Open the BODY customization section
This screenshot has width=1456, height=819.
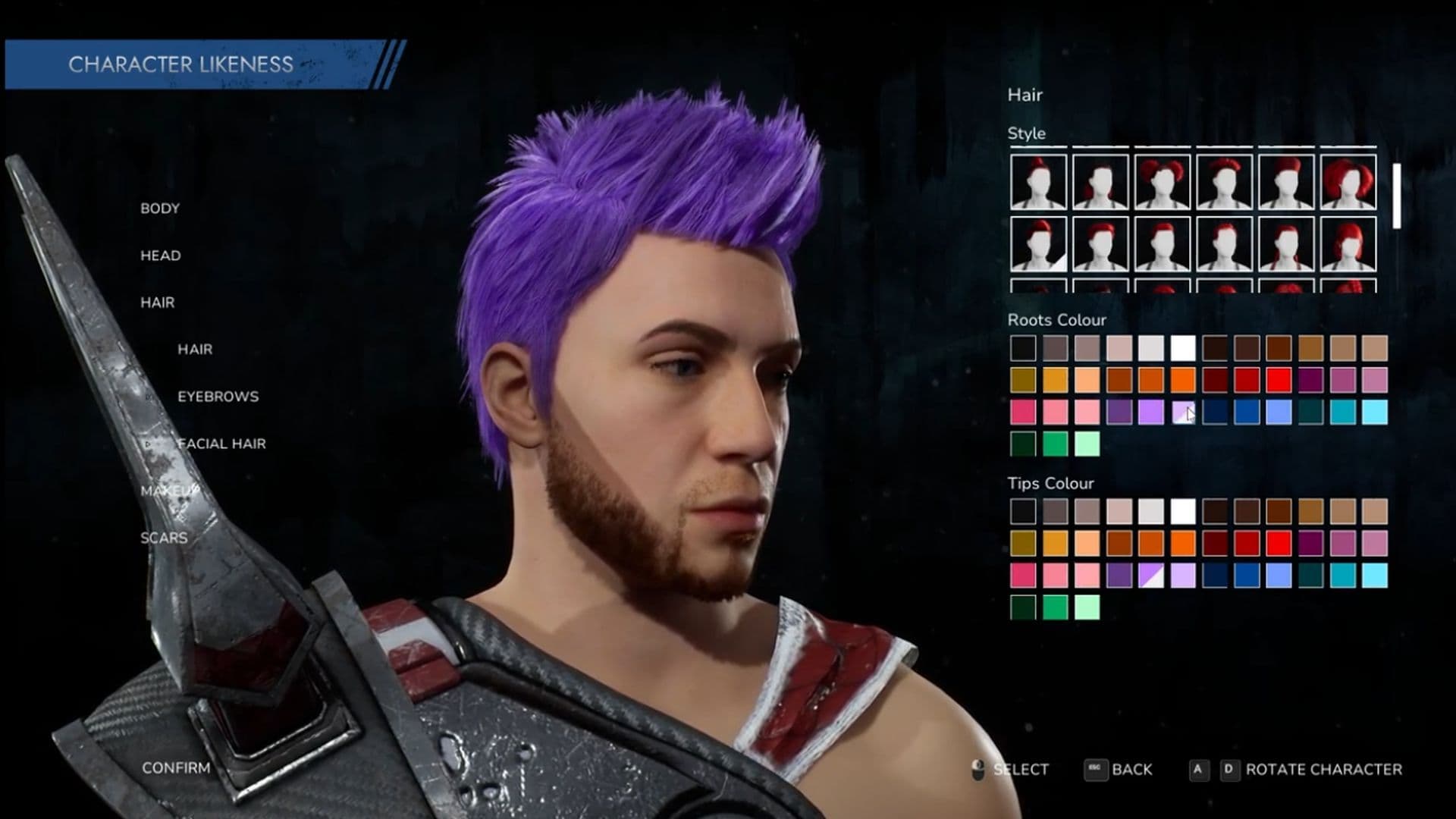tap(159, 208)
